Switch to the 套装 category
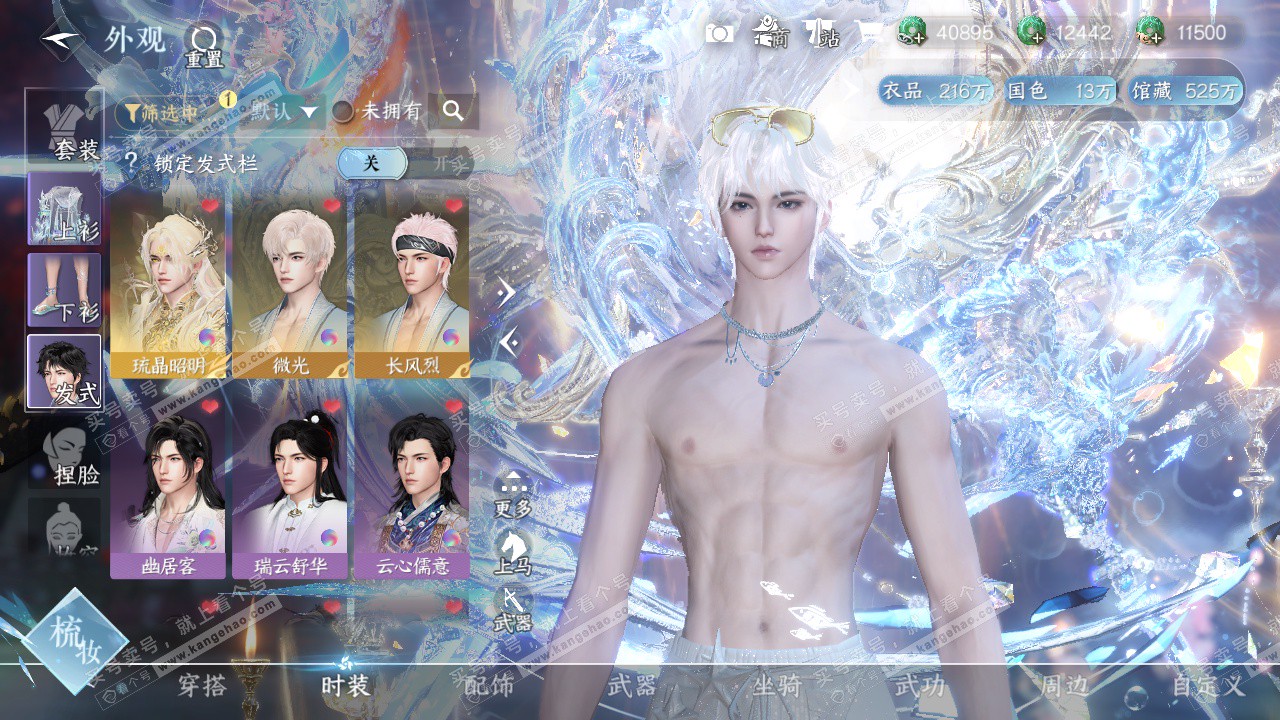The image size is (1280, 720). [65, 127]
